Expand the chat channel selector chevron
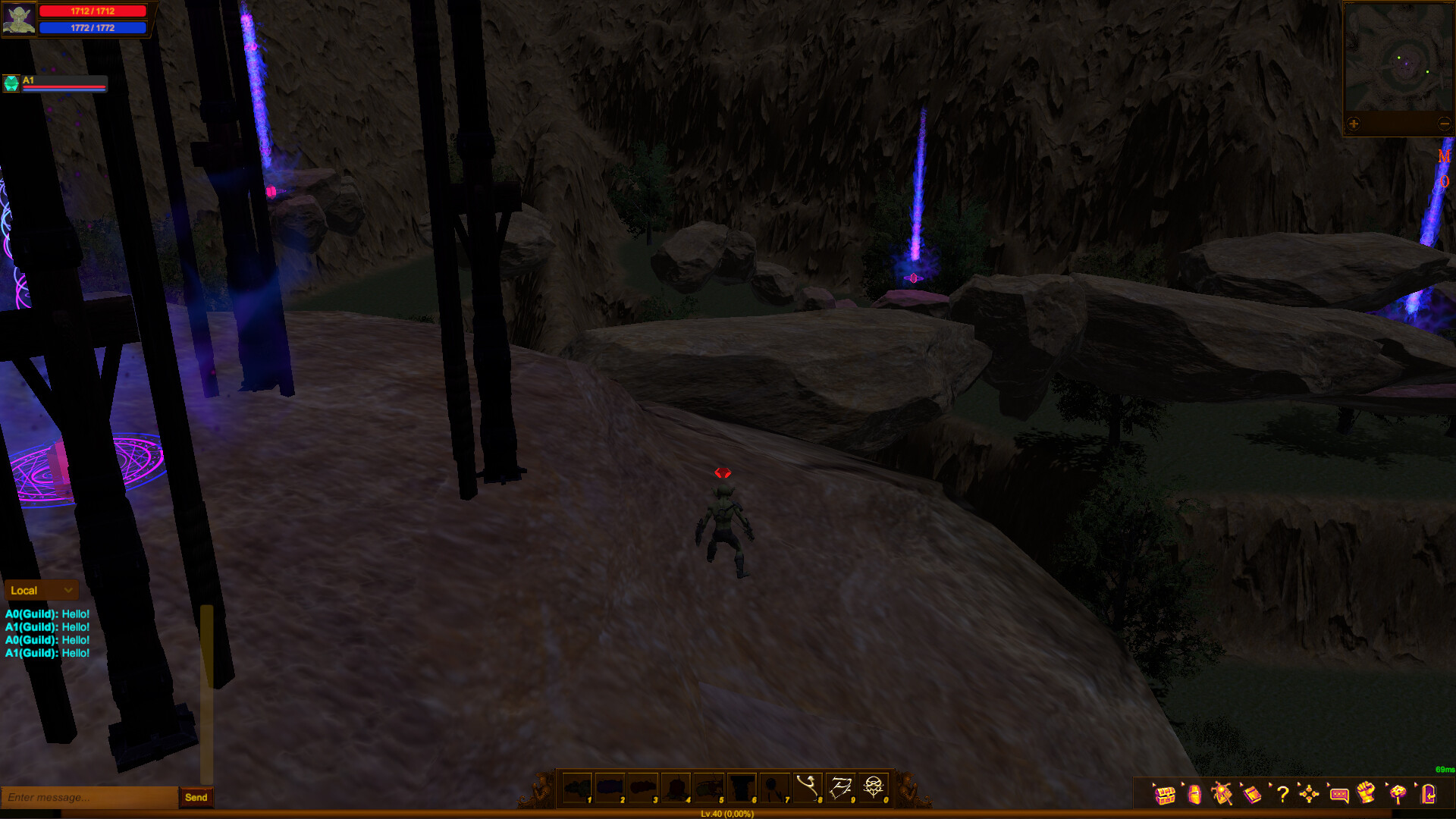The width and height of the screenshot is (1456, 819). click(67, 590)
